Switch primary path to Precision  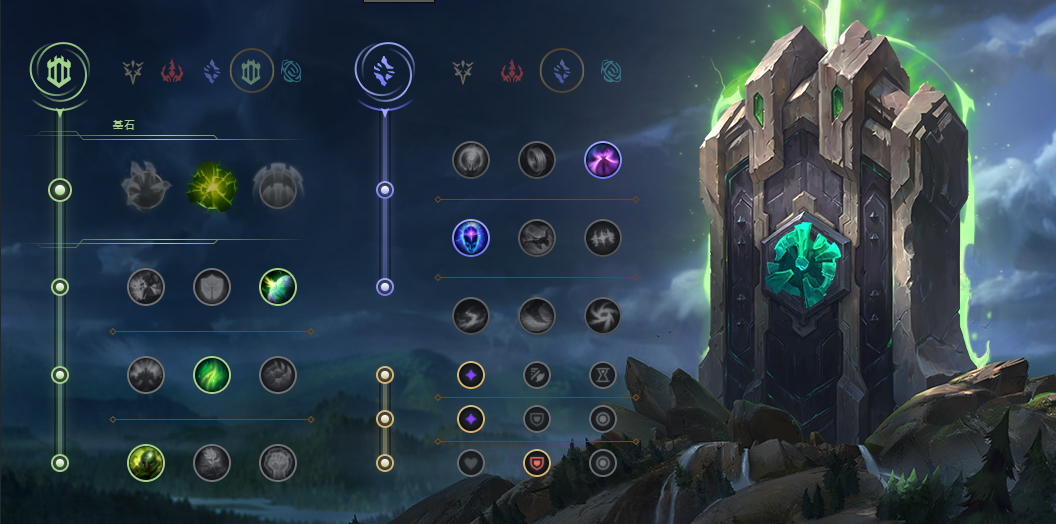tap(132, 71)
